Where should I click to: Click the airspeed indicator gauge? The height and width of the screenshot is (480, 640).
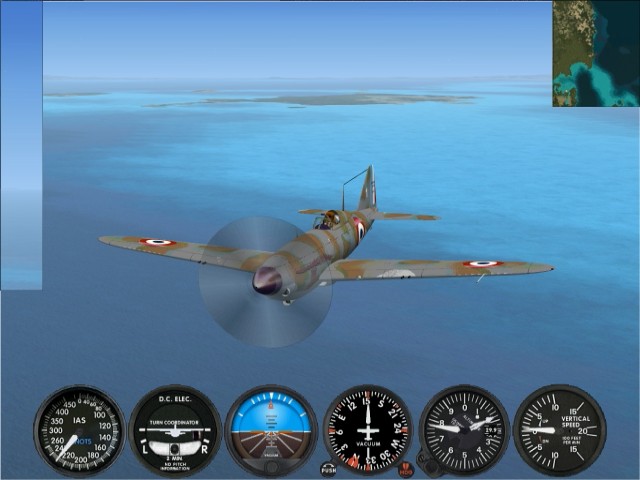click(79, 429)
